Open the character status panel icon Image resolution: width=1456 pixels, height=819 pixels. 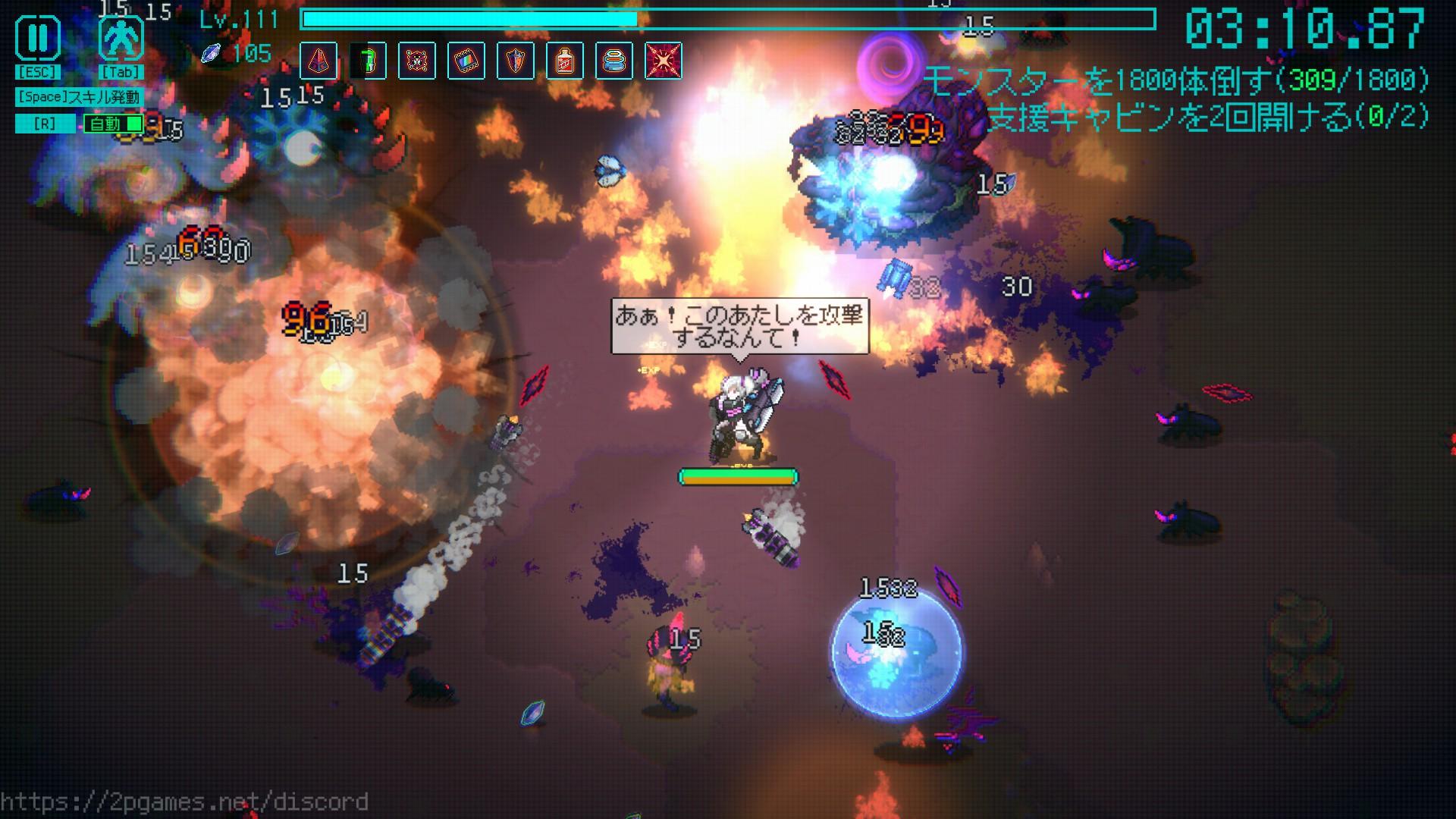tap(121, 39)
